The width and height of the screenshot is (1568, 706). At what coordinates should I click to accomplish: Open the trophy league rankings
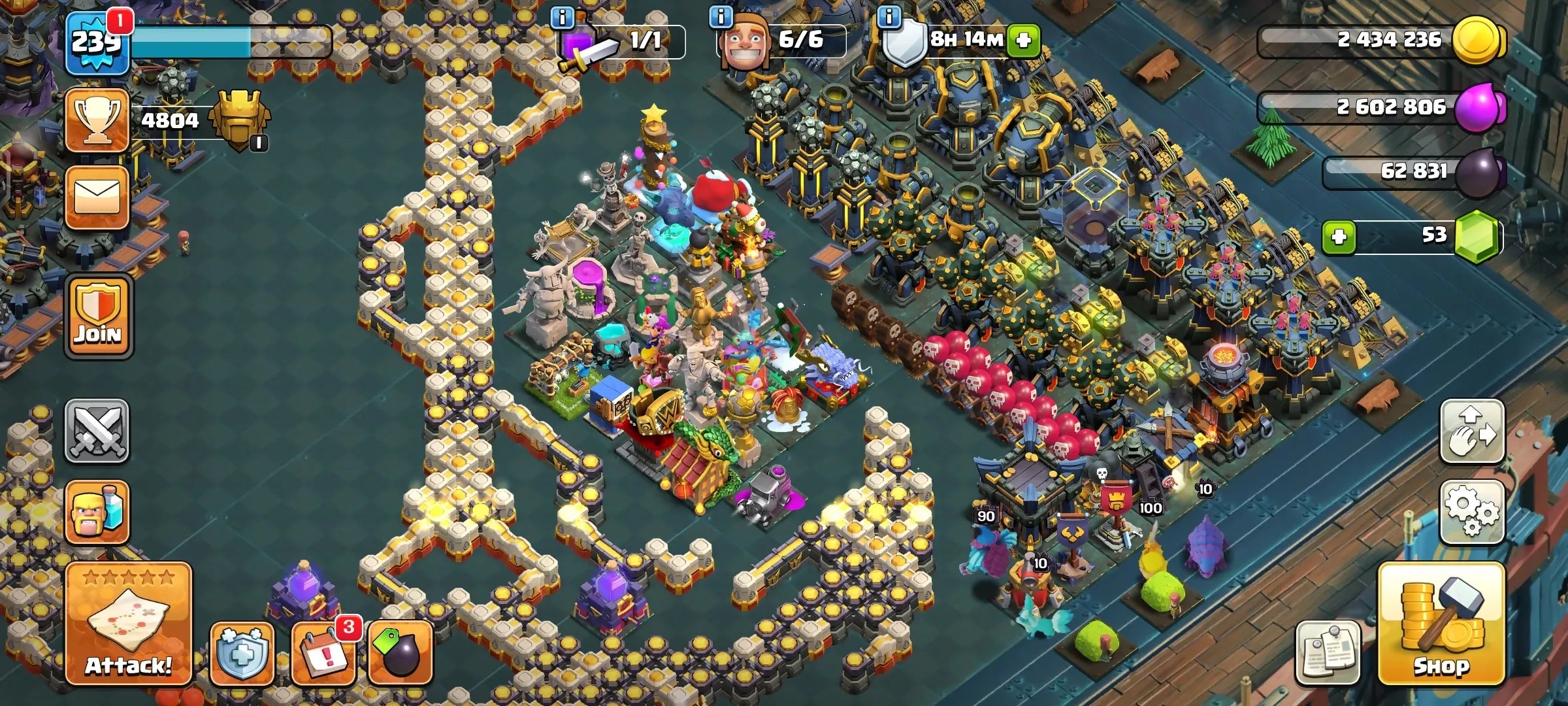pos(97,121)
